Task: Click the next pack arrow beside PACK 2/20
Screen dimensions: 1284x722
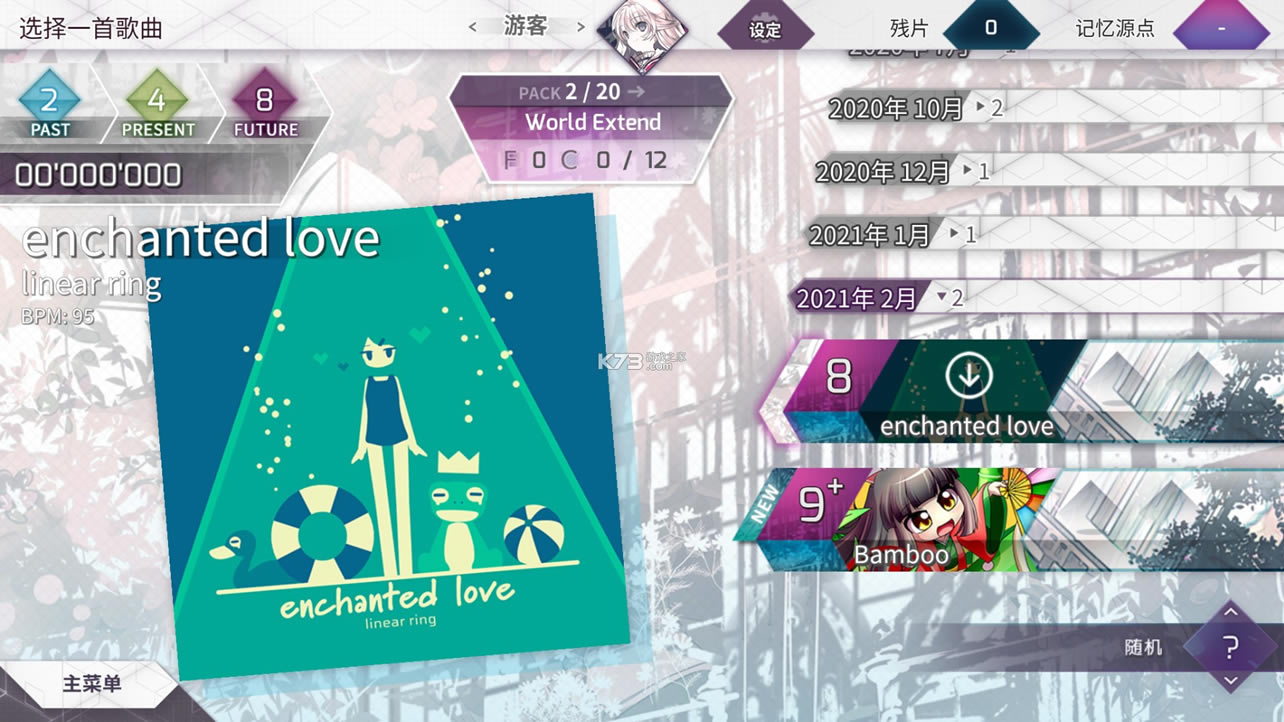Action: (634, 90)
